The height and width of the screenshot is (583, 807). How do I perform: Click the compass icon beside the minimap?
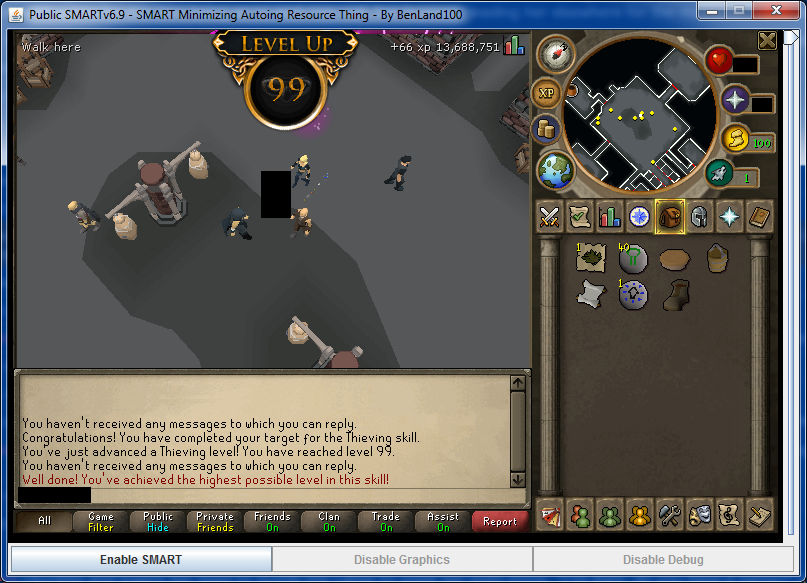pyautogui.click(x=555, y=54)
